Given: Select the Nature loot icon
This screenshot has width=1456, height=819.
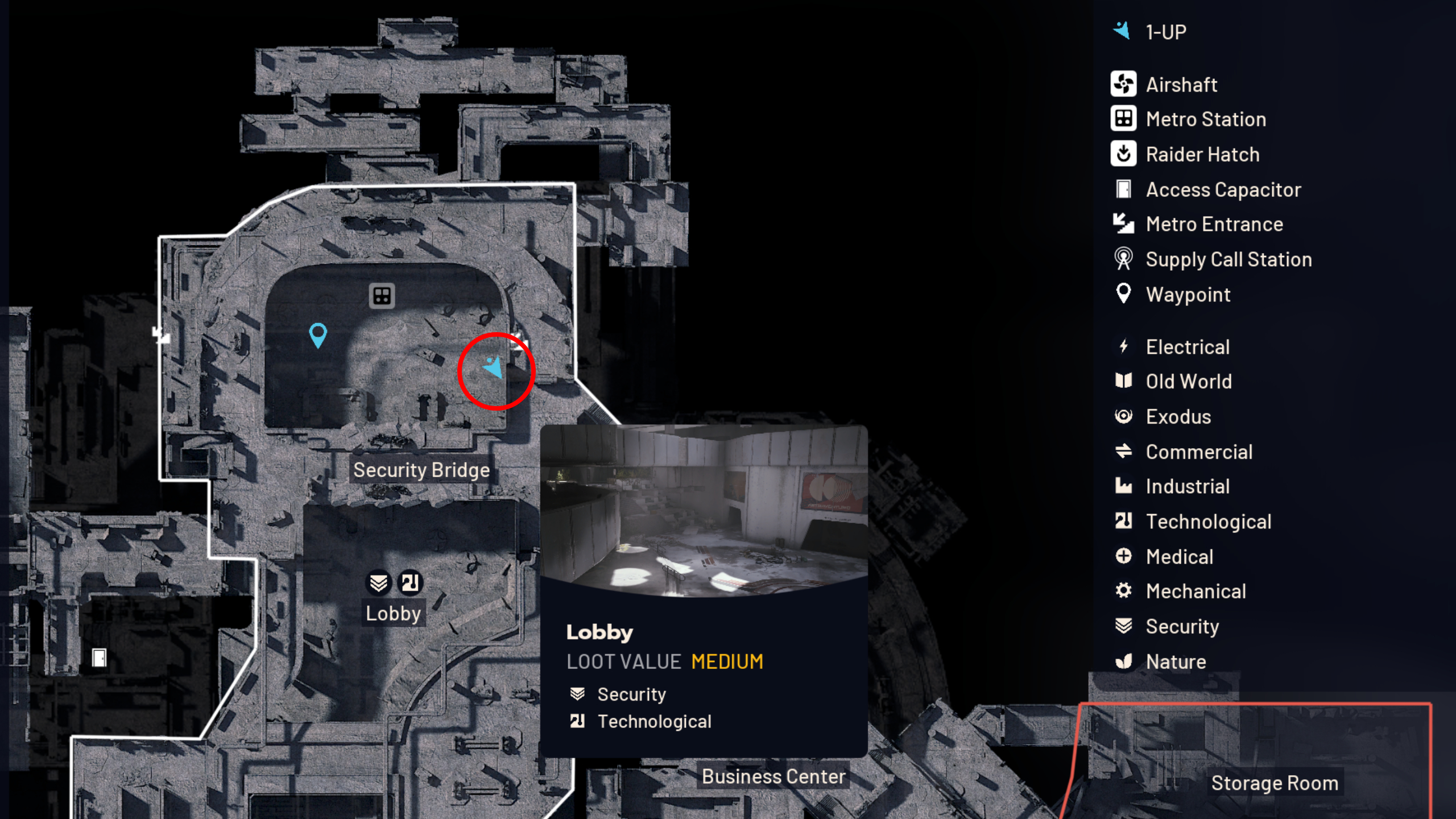Looking at the screenshot, I should point(1123,661).
